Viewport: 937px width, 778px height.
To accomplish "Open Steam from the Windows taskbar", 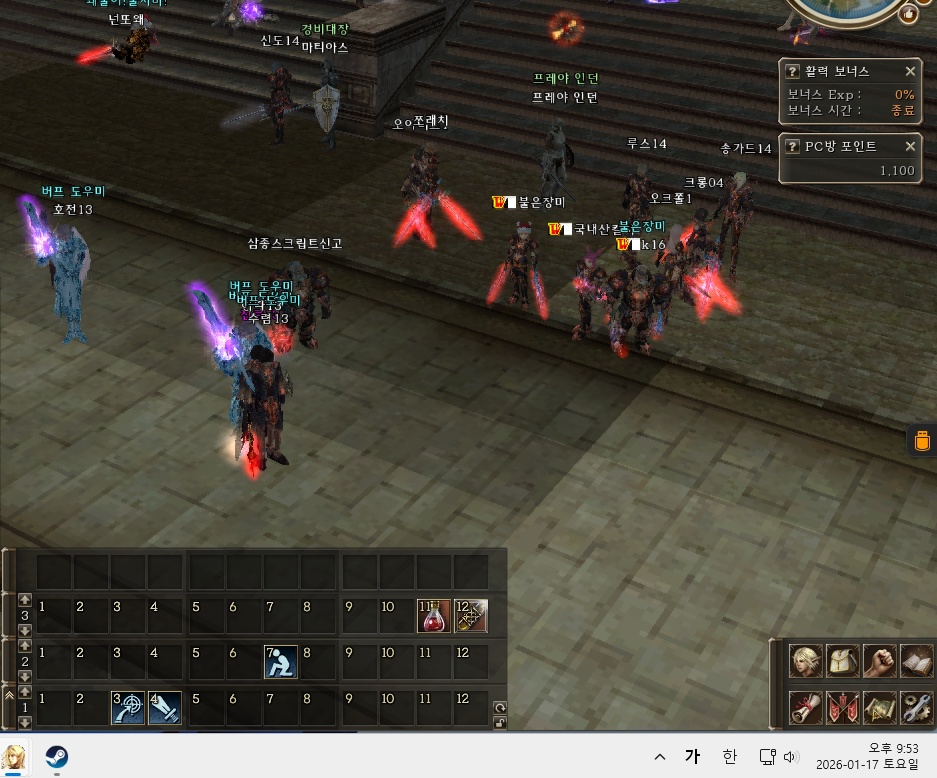I will (57, 755).
